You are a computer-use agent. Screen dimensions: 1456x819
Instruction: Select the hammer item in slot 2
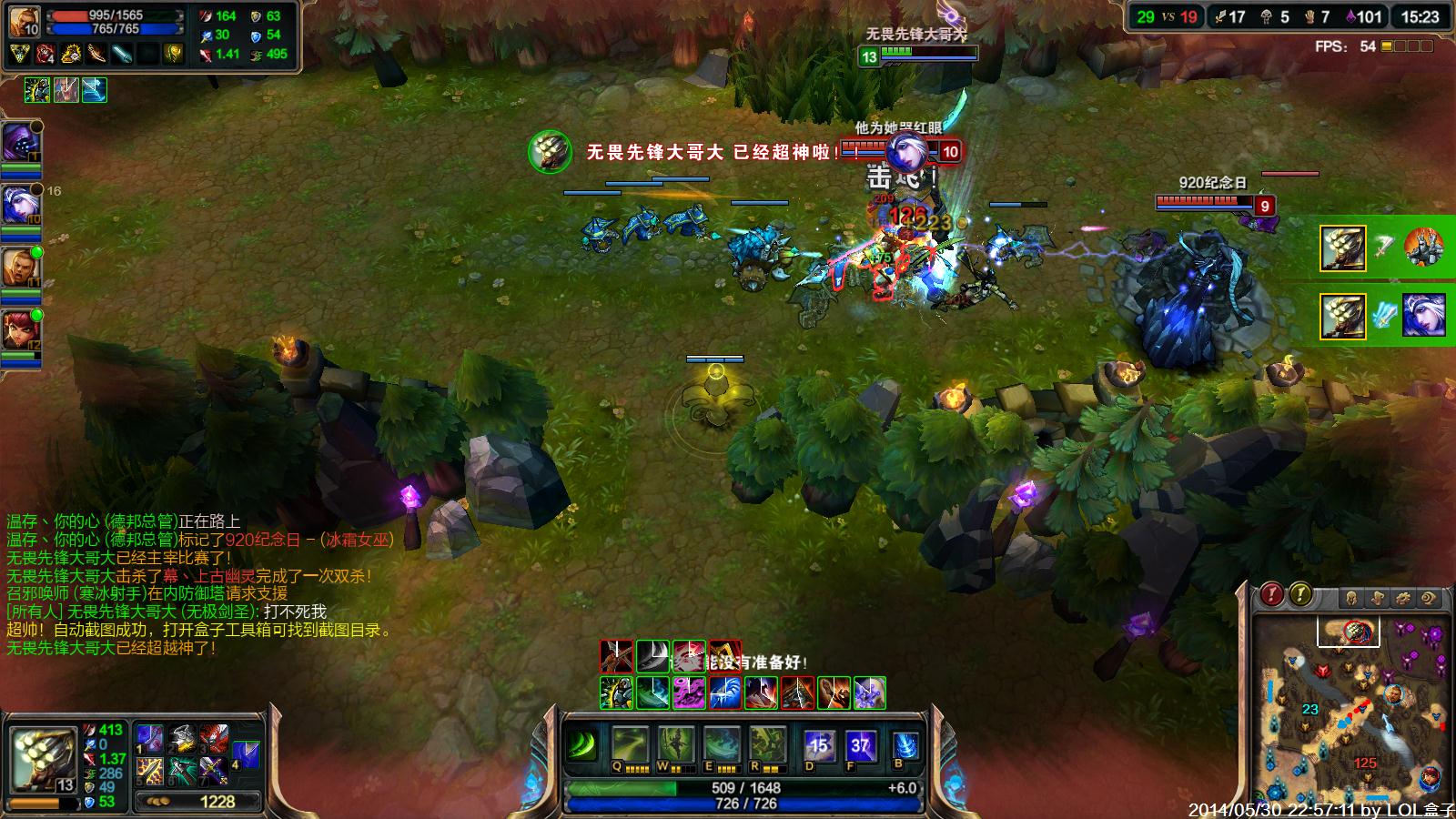pyautogui.click(x=182, y=738)
